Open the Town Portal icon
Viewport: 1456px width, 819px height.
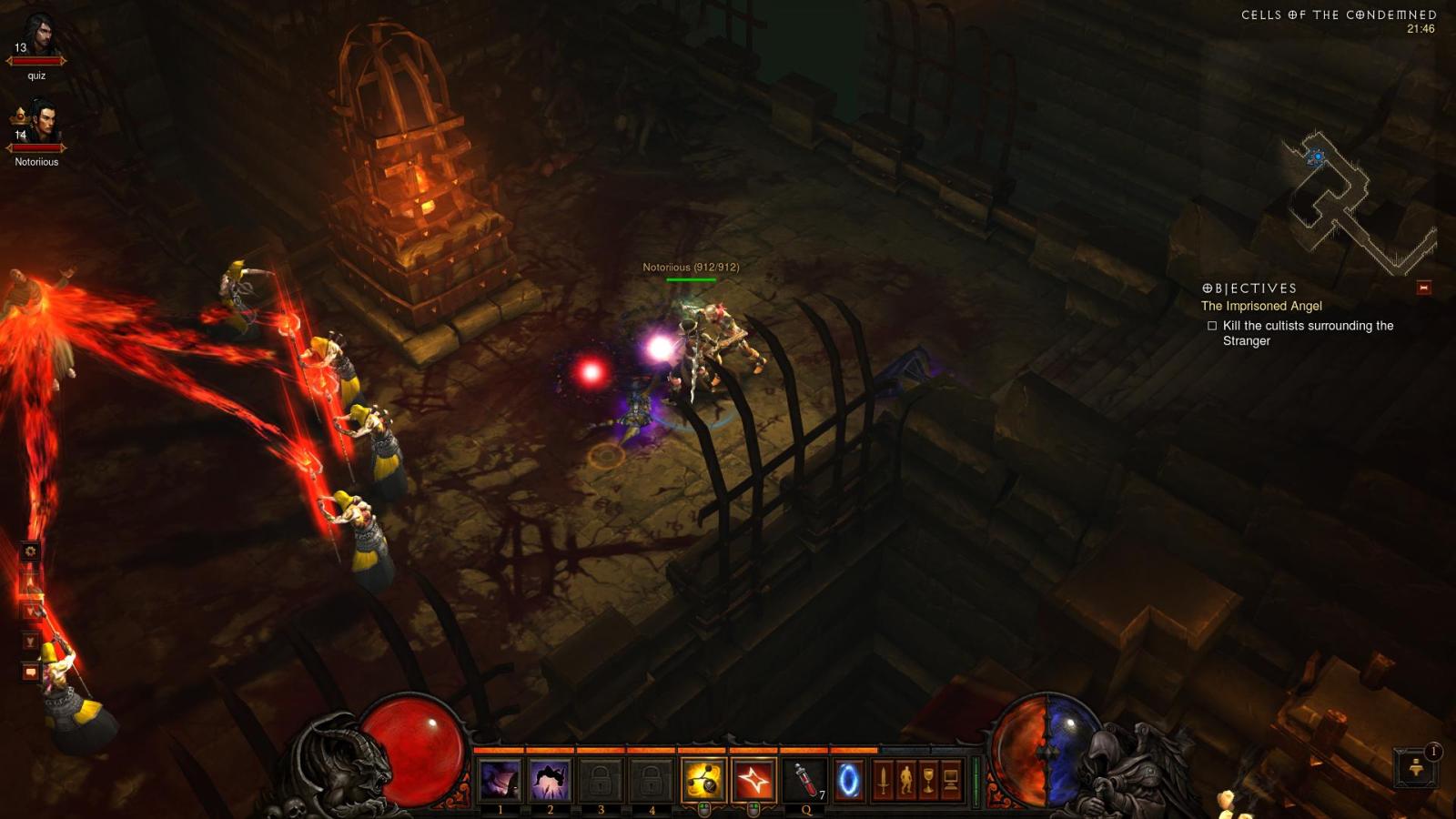point(849,780)
